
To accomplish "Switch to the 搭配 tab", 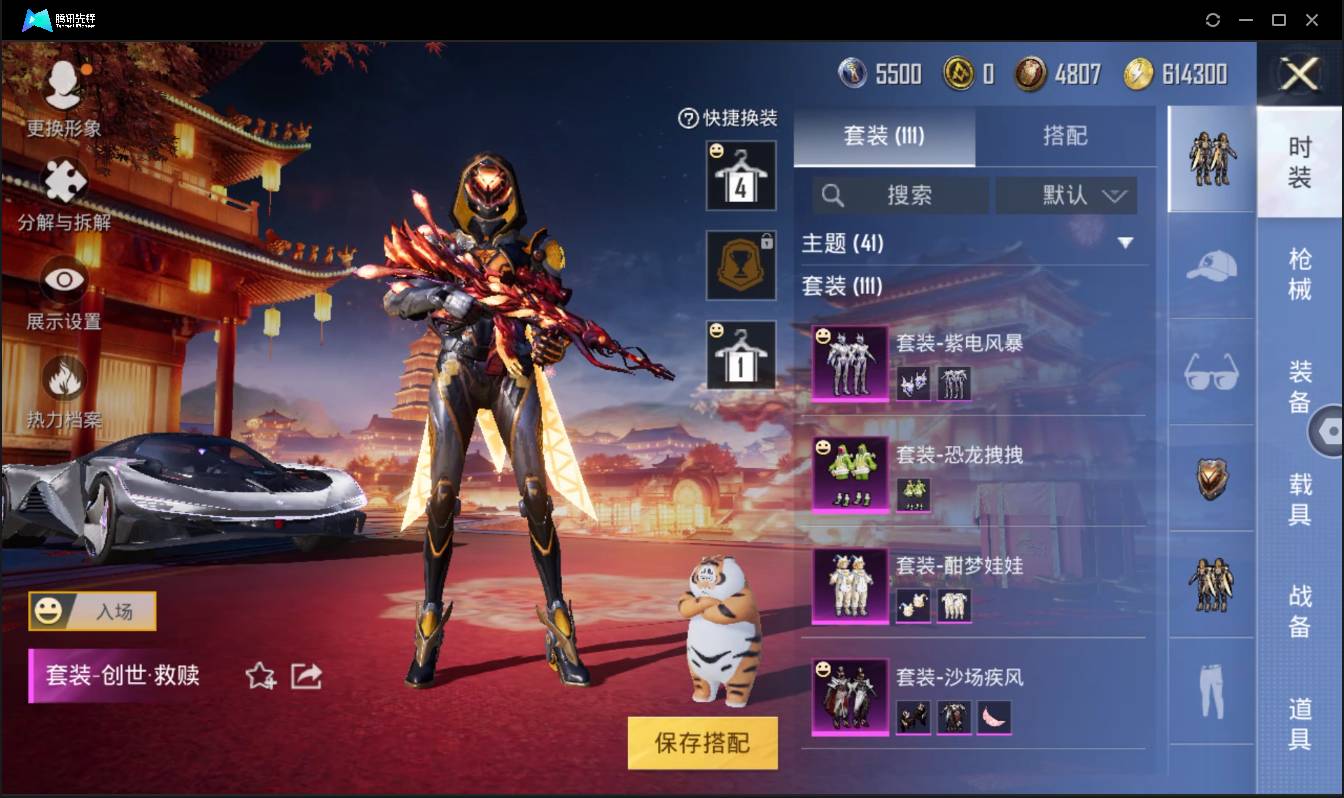I will (1066, 137).
